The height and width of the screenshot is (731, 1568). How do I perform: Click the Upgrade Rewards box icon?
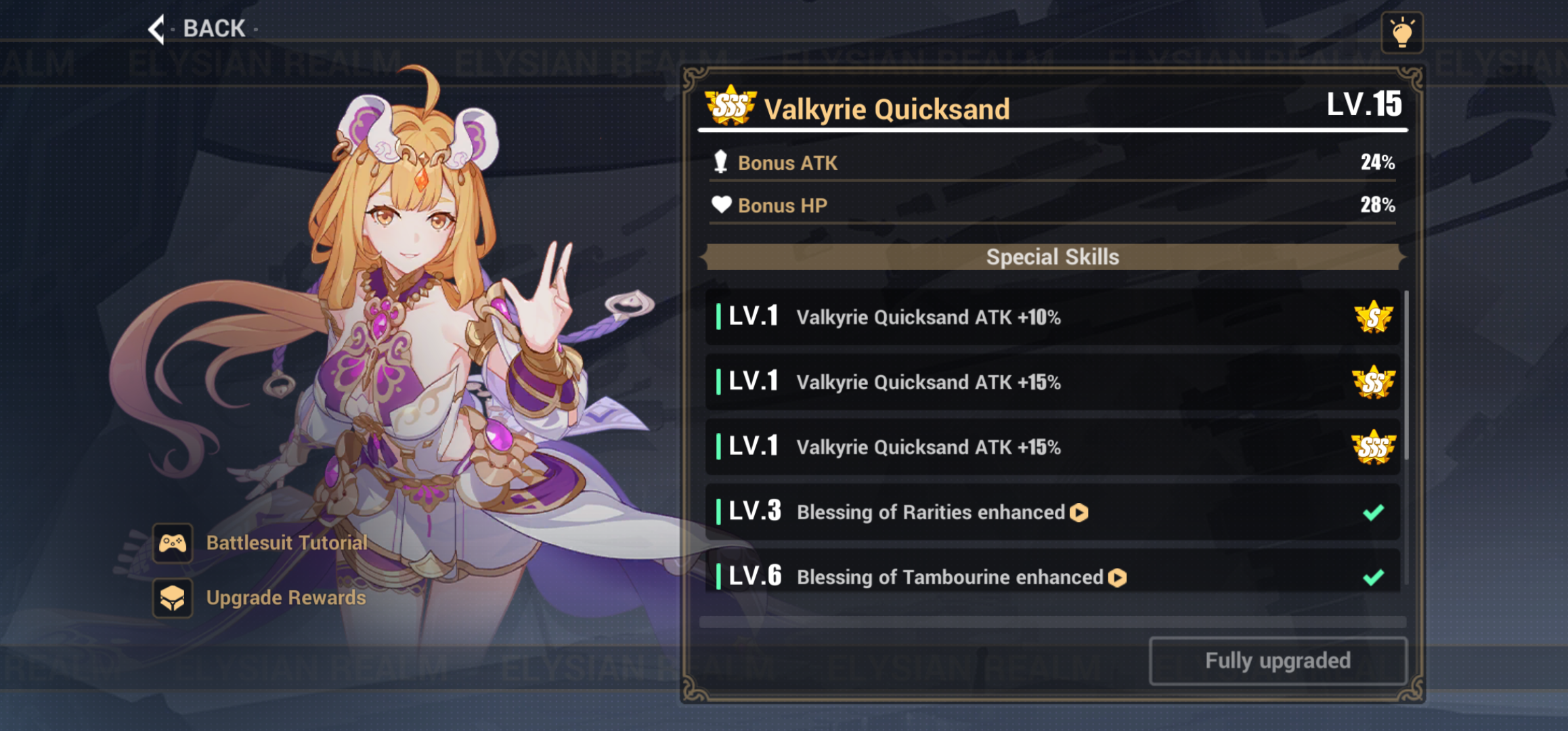[x=173, y=598]
